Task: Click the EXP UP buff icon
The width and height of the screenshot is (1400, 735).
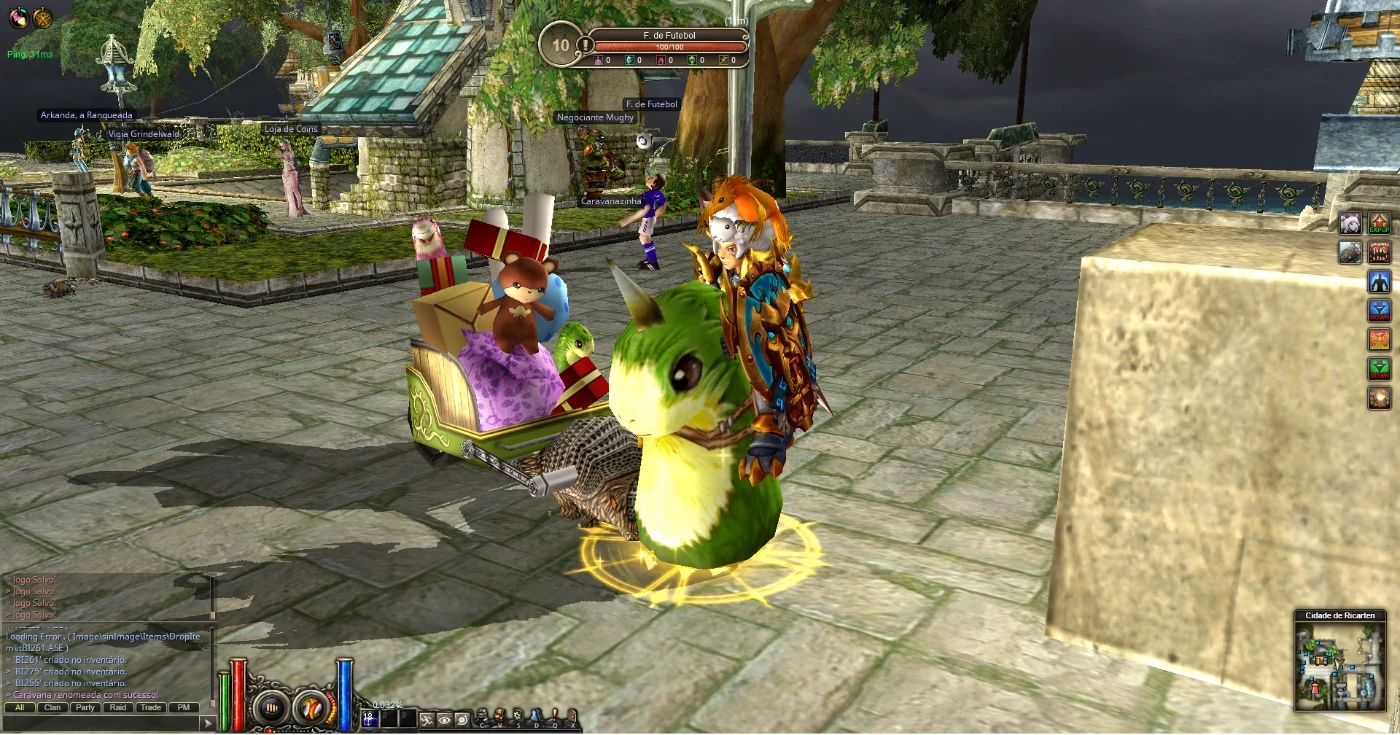Action: [1378, 222]
